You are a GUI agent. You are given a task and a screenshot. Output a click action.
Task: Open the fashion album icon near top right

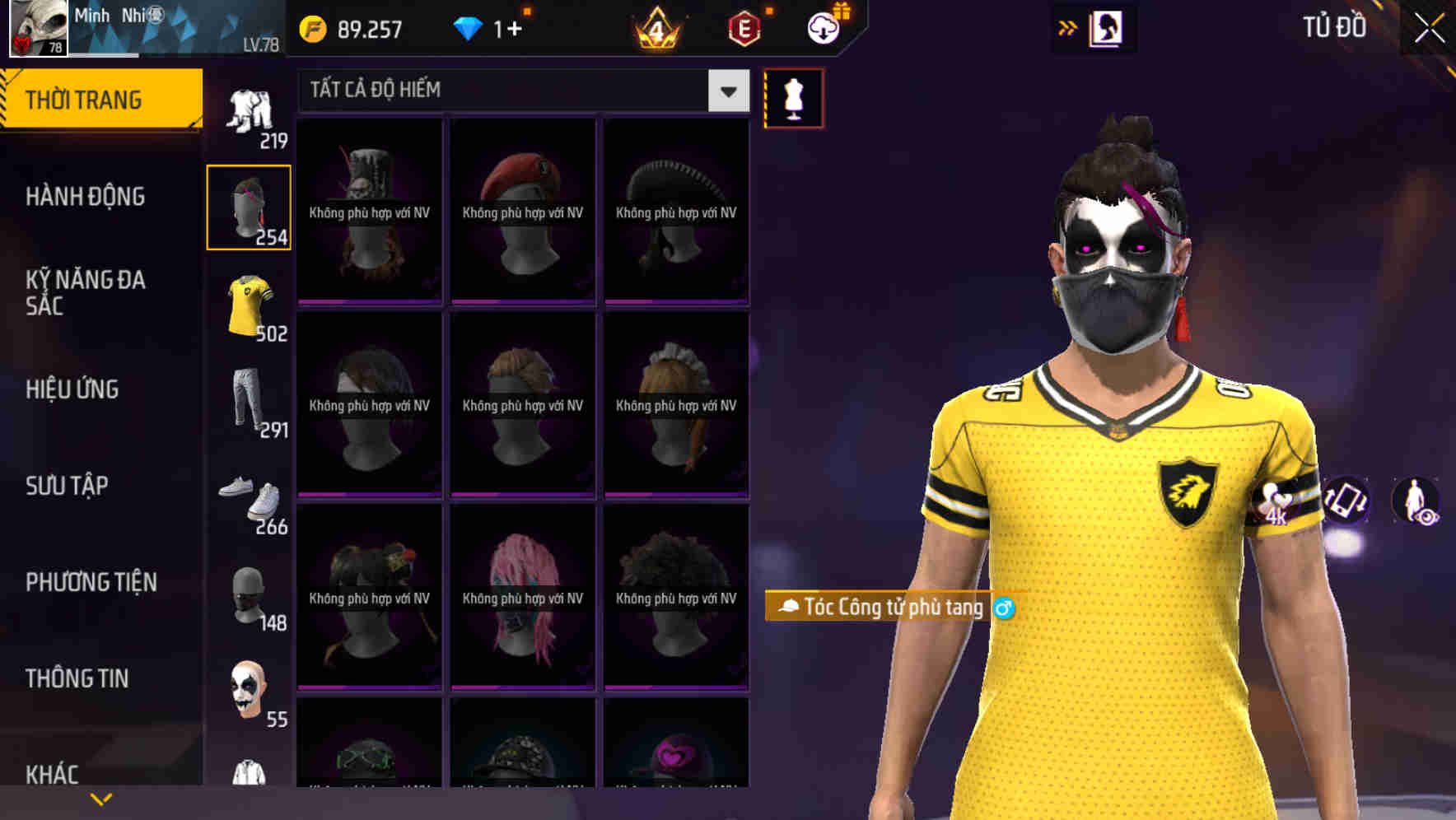[x=1107, y=27]
